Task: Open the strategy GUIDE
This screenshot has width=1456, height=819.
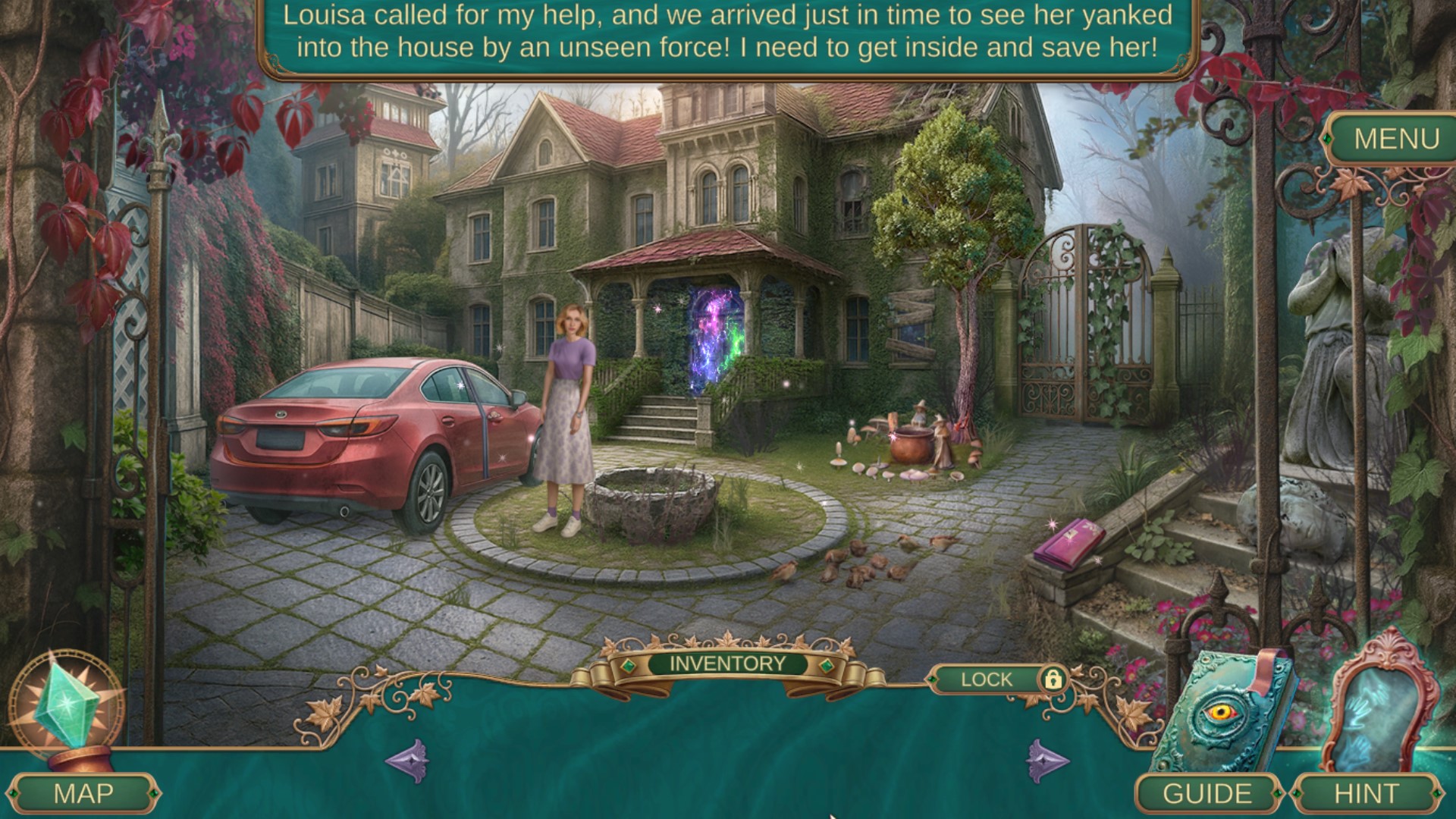Action: 1207,793
